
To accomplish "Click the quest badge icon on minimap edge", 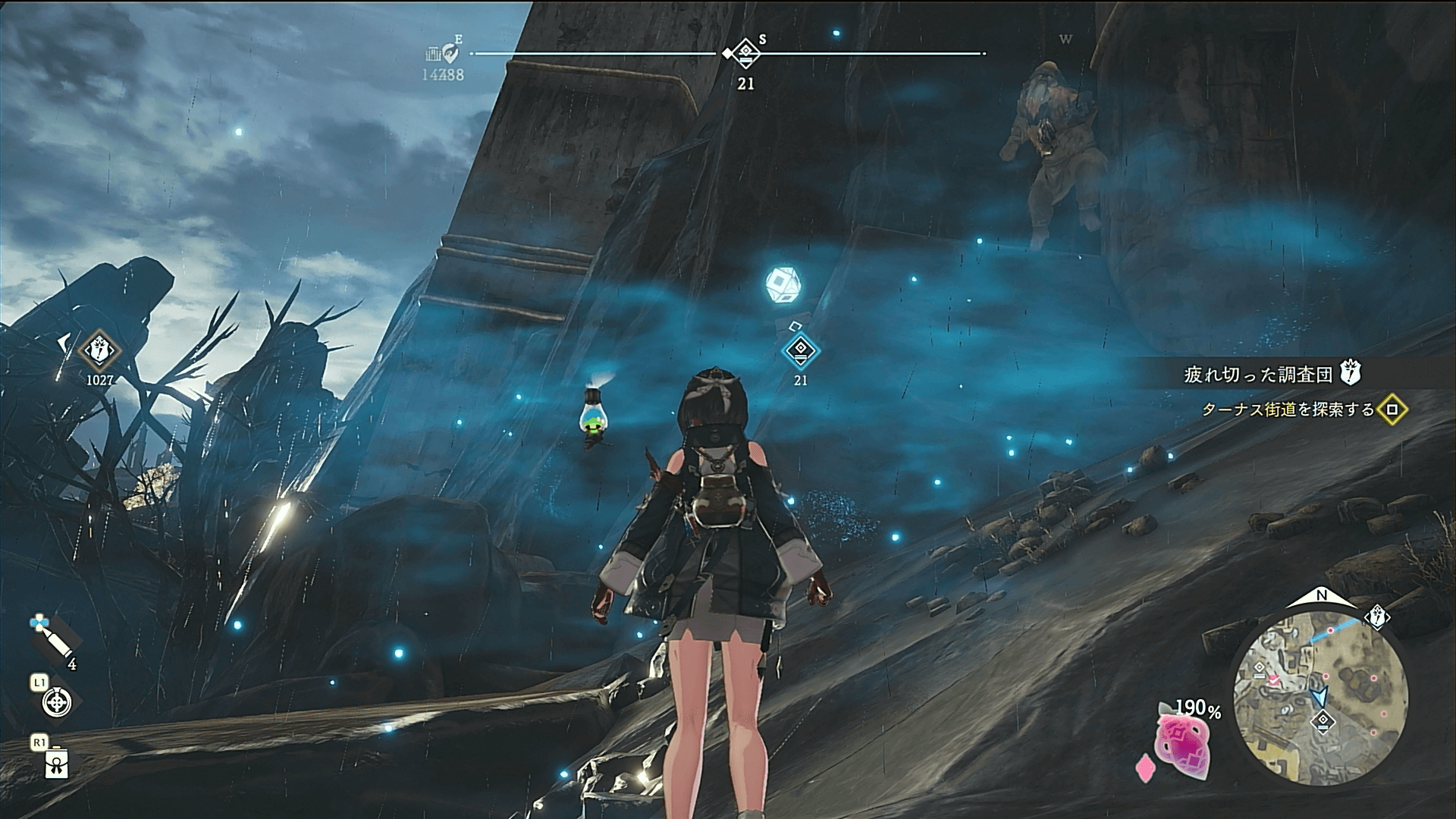I will coord(1377,617).
